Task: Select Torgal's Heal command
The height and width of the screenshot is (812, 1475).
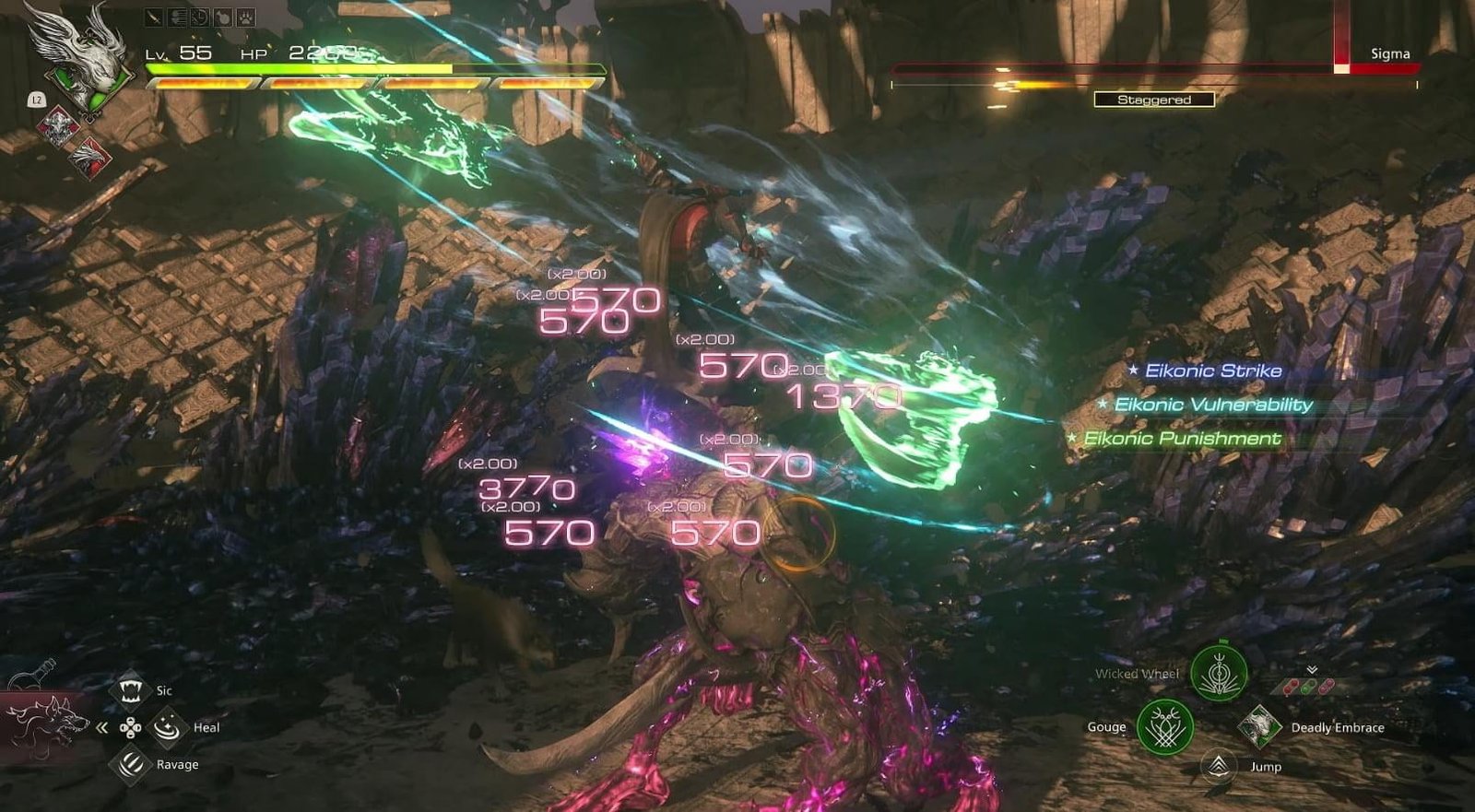Action: tap(167, 727)
